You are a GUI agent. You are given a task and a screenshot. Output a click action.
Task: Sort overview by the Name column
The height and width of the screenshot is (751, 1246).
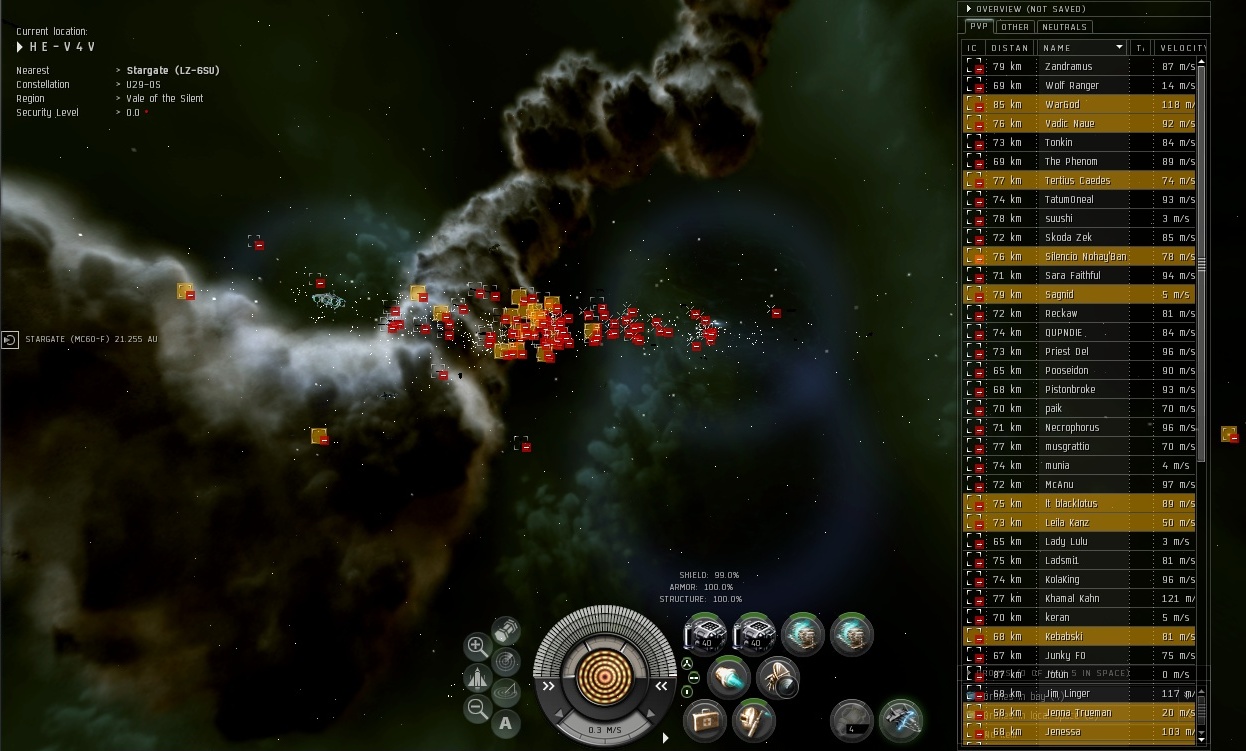[x=1084, y=47]
